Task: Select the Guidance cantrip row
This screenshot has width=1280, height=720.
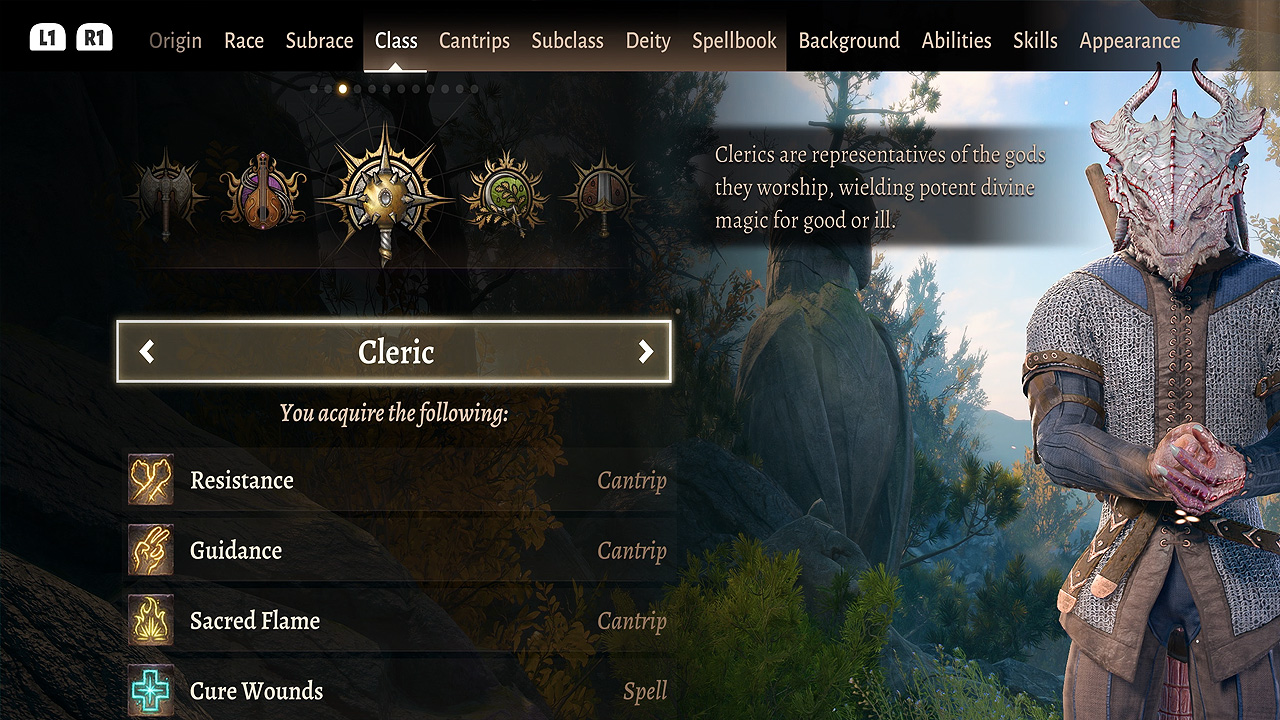Action: click(x=398, y=551)
